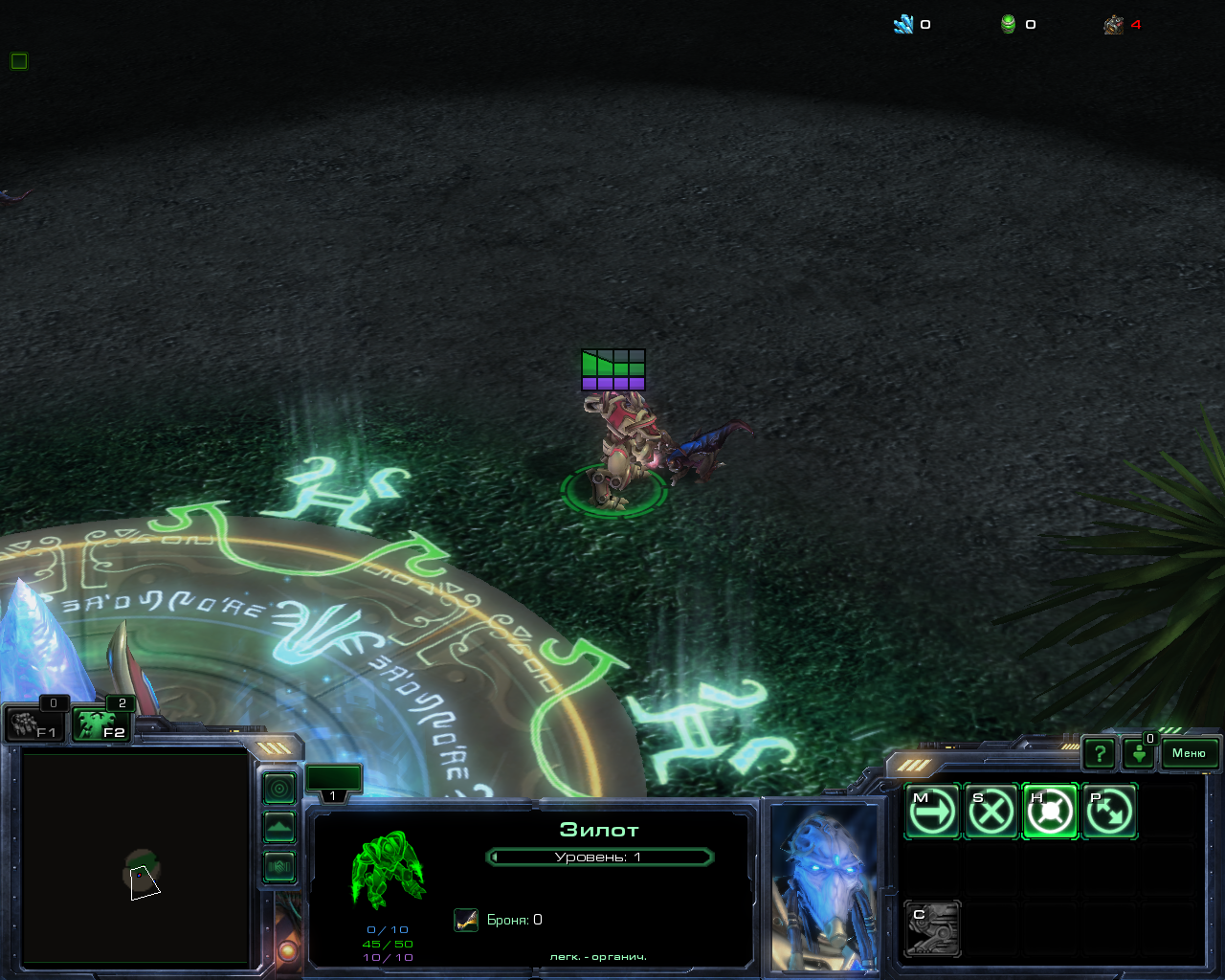Image resolution: width=1225 pixels, height=980 pixels.
Task: Activate the minimap ping button
Action: 279,789
